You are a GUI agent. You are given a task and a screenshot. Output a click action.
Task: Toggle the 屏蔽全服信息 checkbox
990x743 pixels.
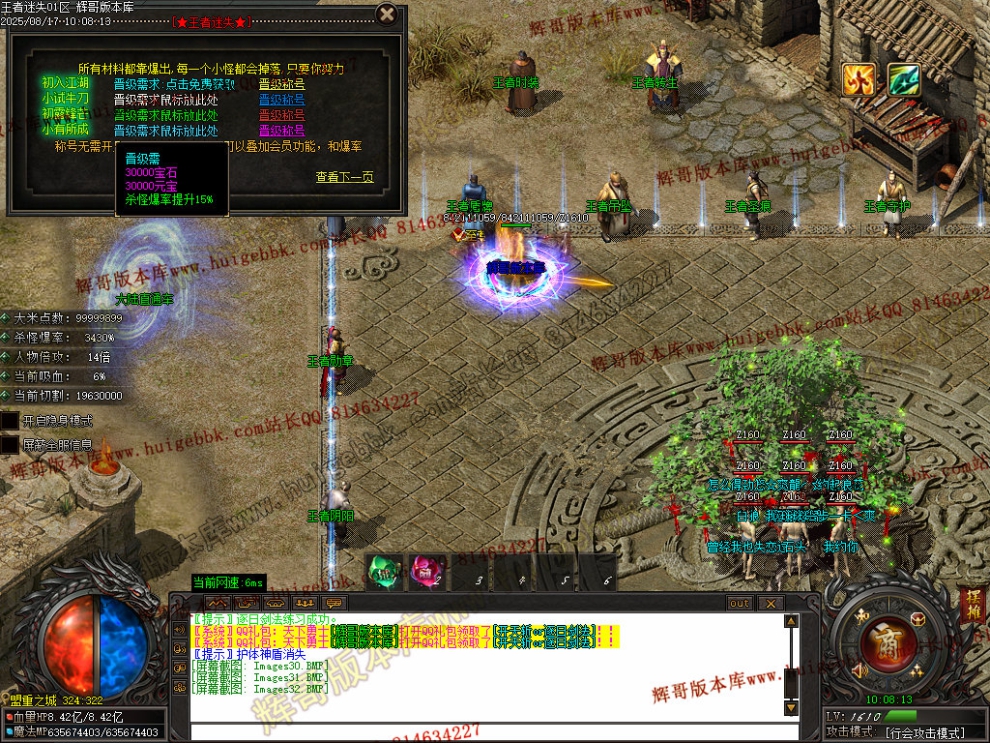10,445
